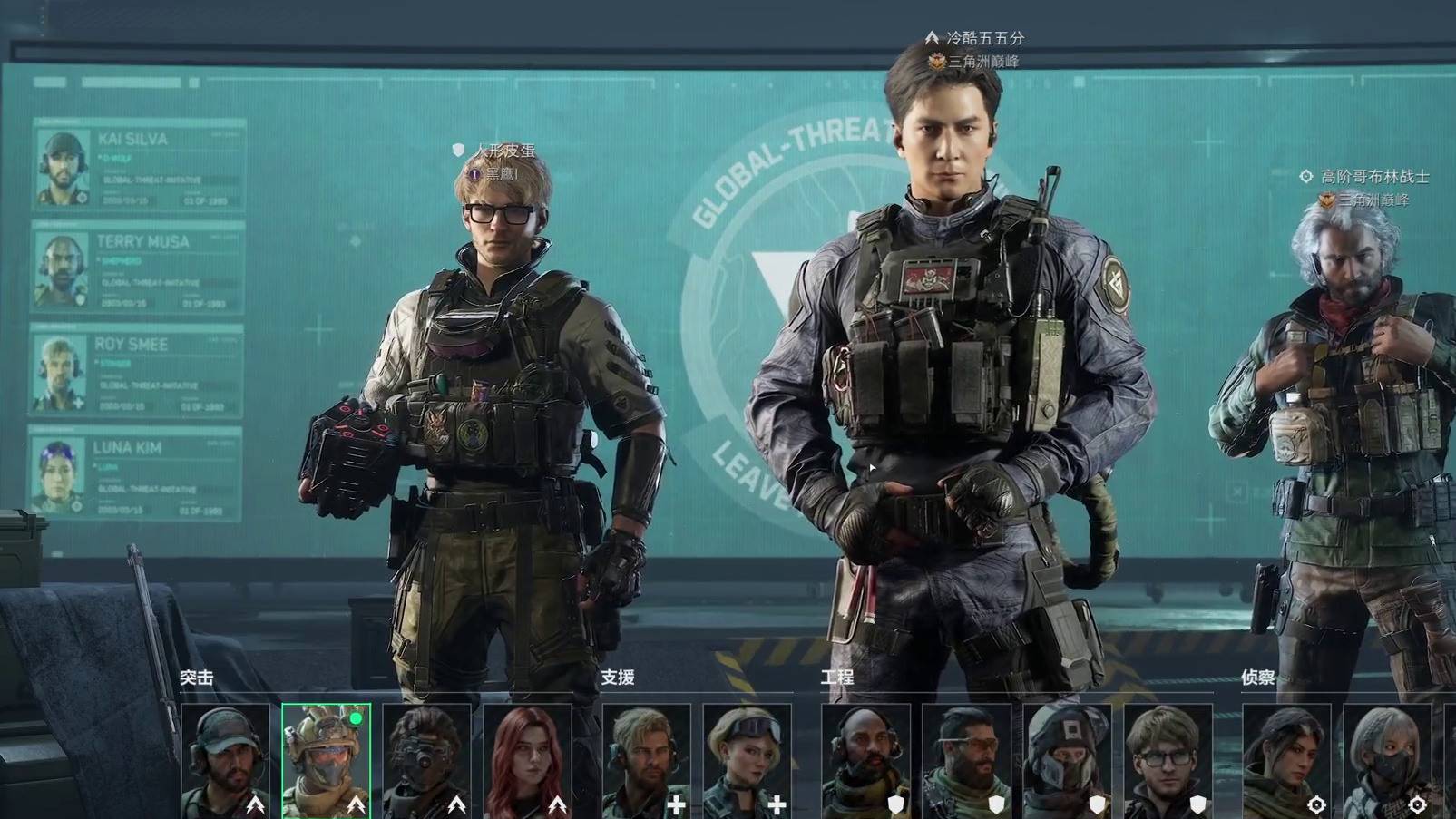Choose the helmeted assault operator with green dot
1456x819 pixels.
click(327, 760)
